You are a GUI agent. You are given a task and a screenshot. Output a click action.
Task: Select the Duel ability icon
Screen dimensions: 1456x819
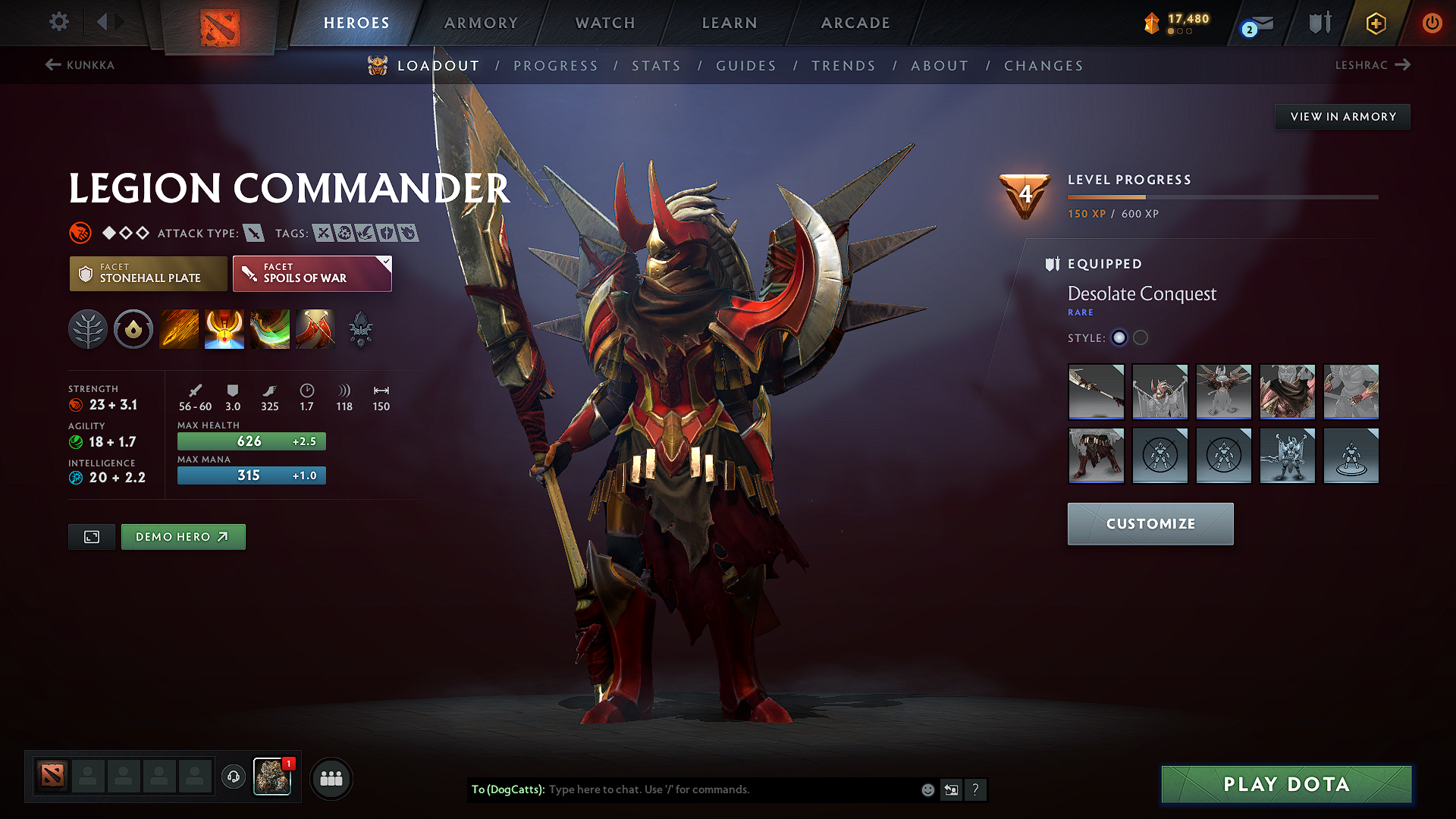315,329
